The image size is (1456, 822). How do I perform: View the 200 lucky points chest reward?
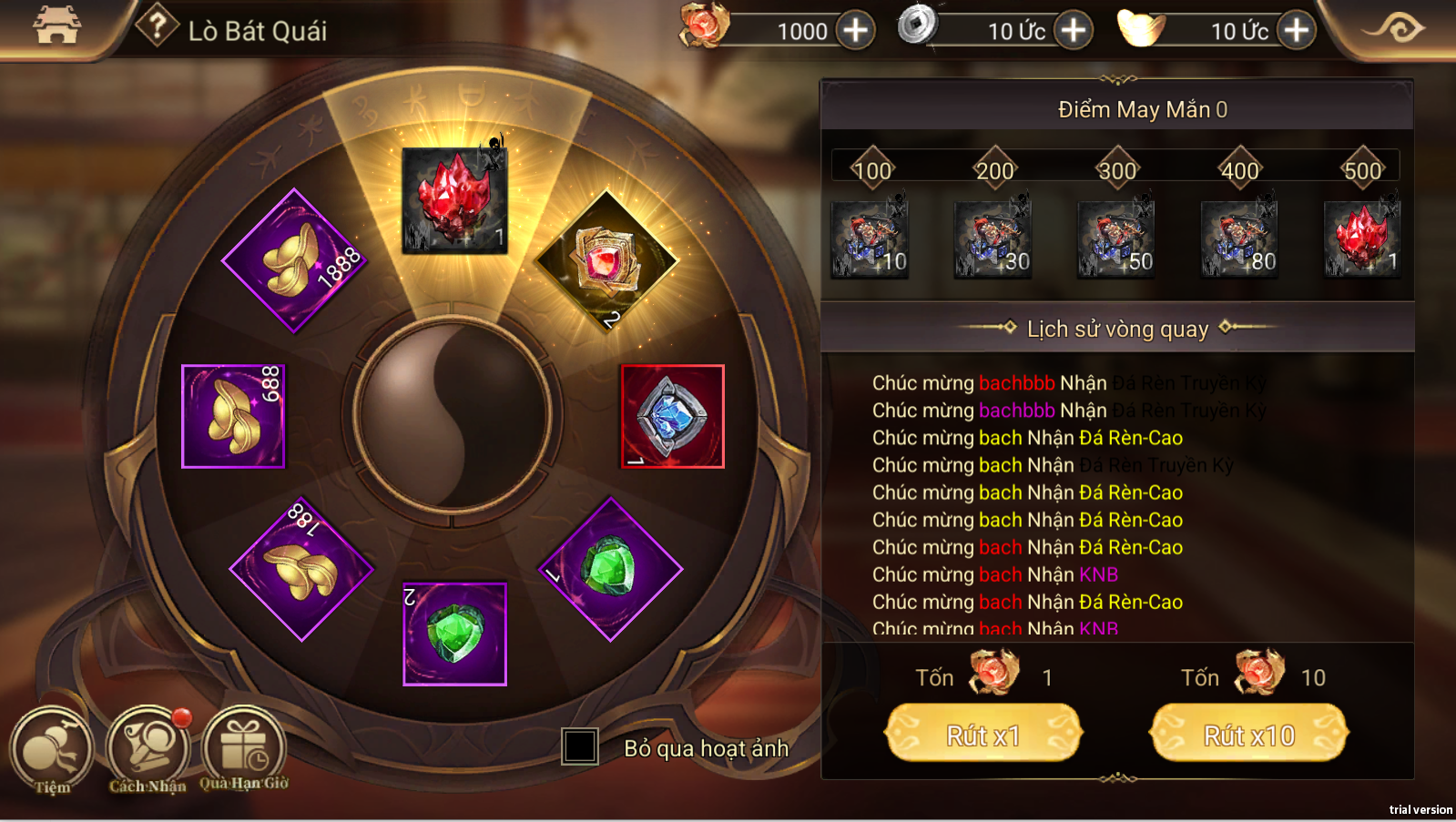tap(993, 238)
